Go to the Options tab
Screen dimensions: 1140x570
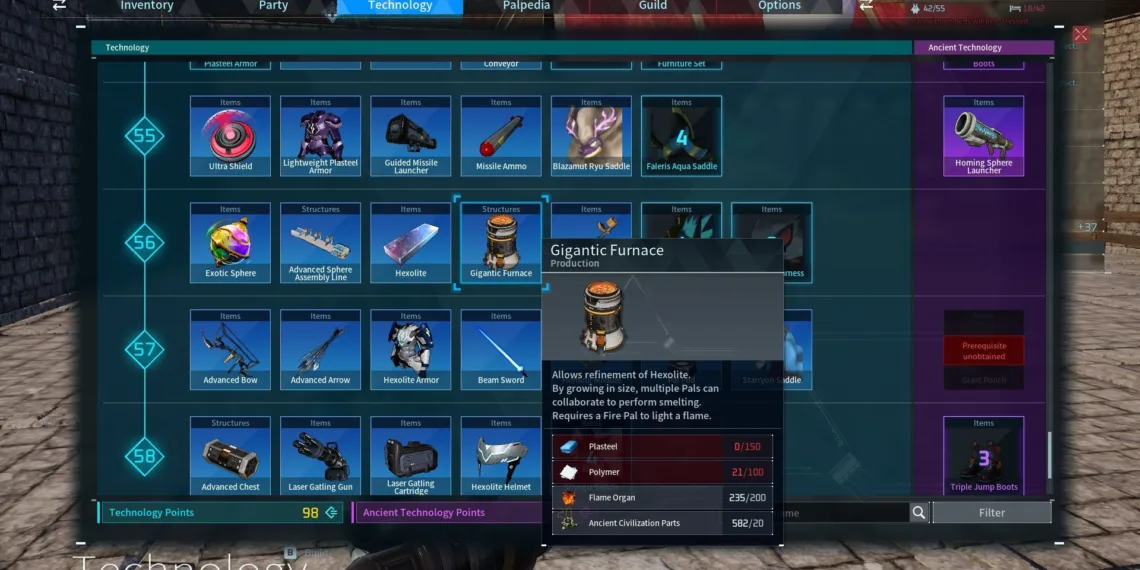tap(779, 6)
